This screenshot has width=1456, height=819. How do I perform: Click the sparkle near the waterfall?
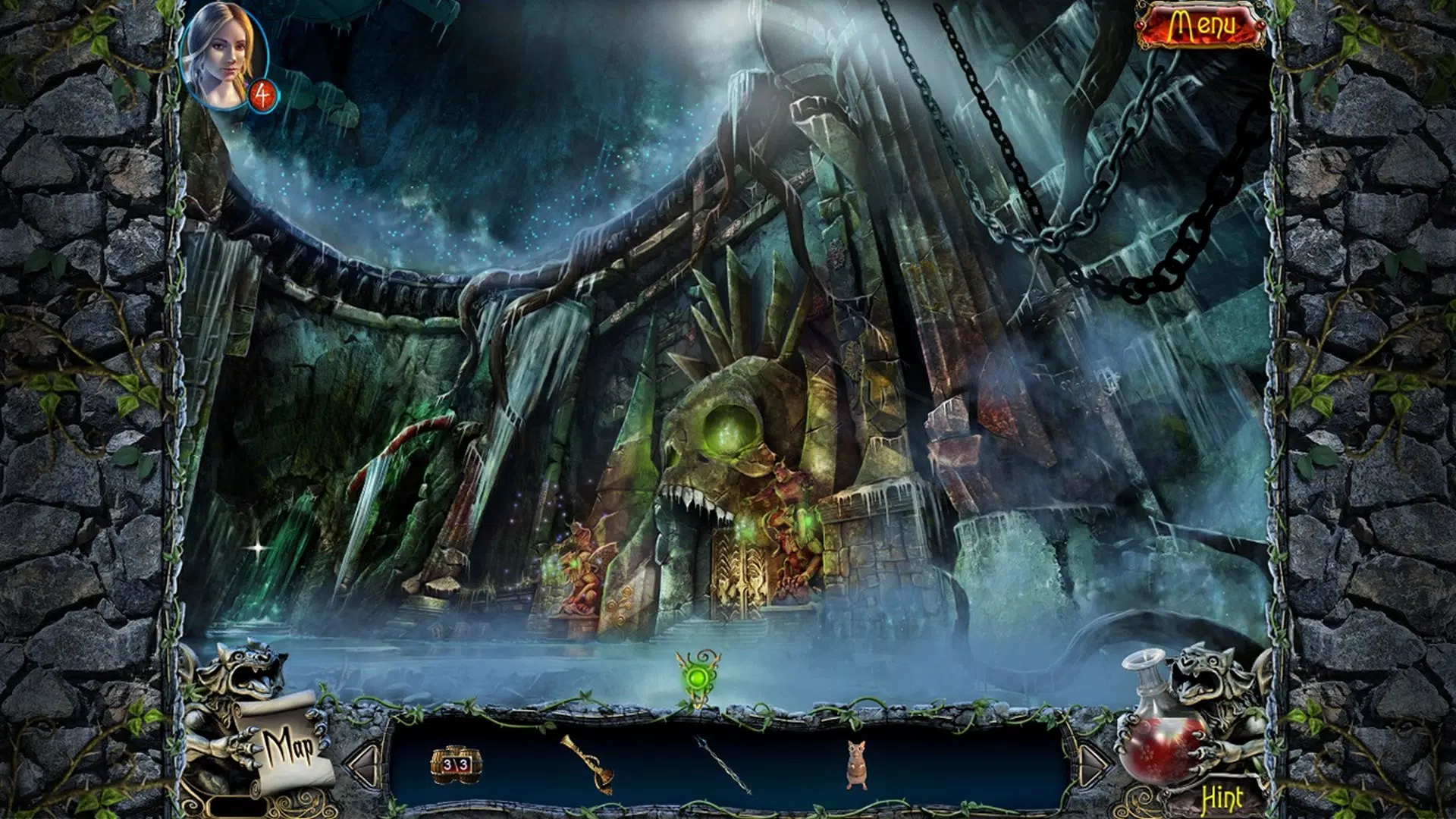coord(256,546)
